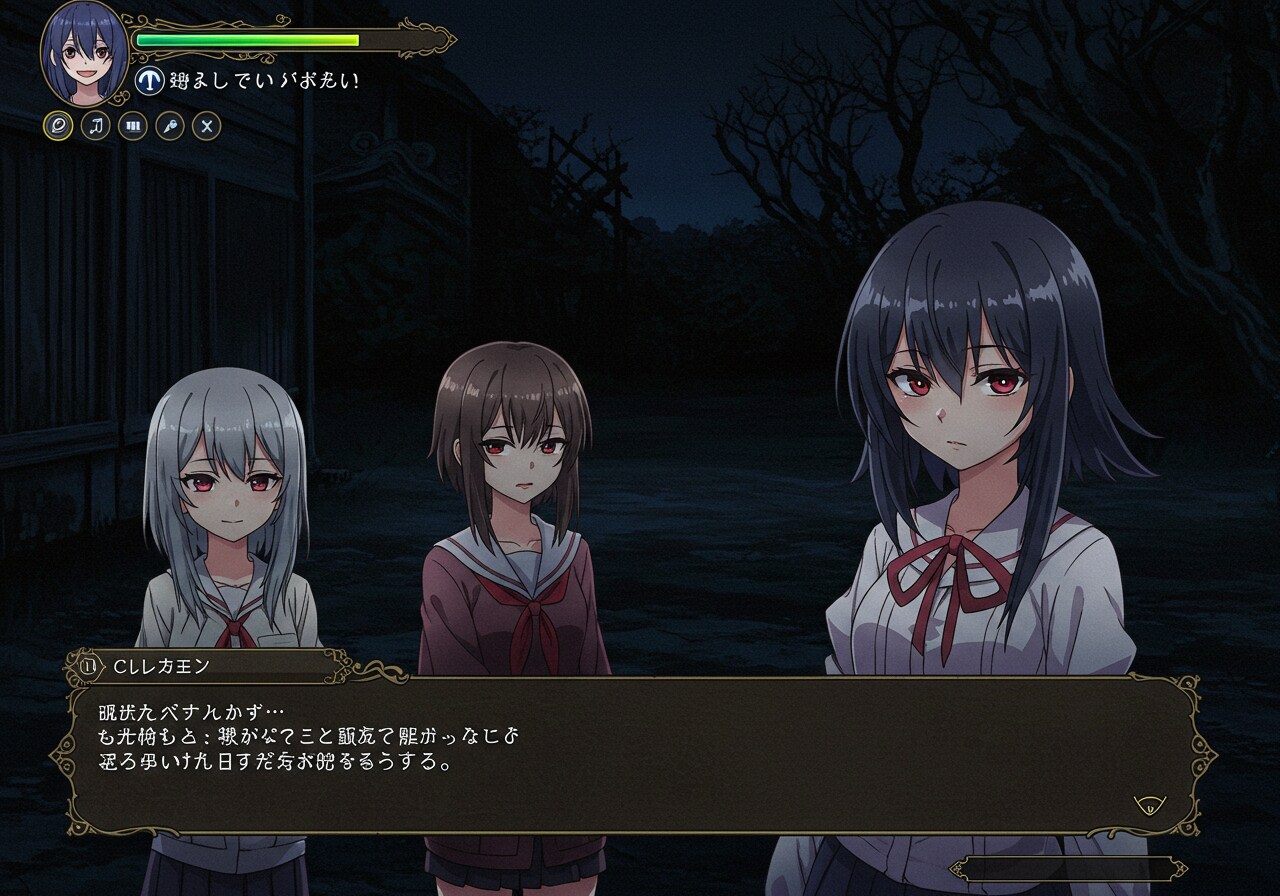Click the speech bubble icon button

click(58, 126)
